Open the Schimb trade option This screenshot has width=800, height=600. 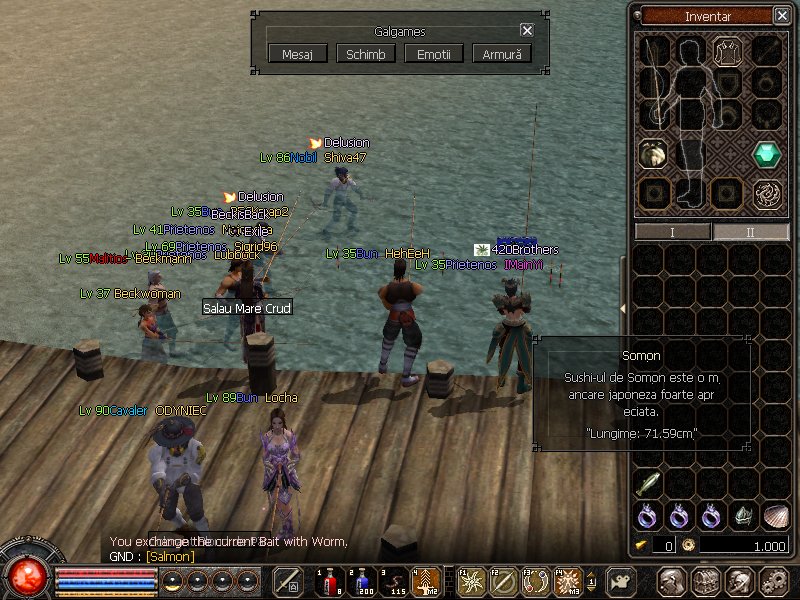pos(365,54)
